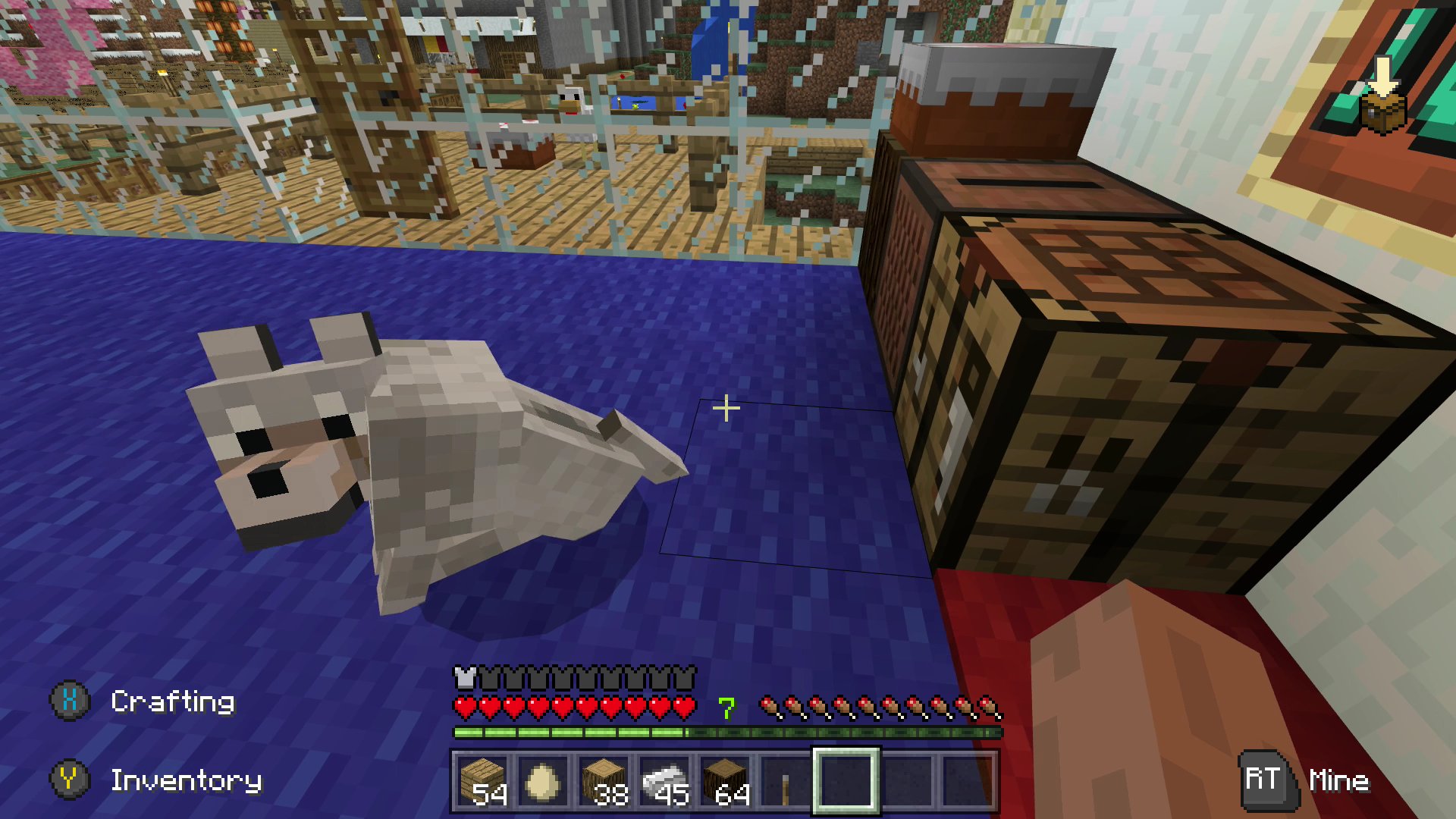1456x819 pixels.
Task: Click the highlighted empty hotbar slot
Action: click(x=846, y=781)
